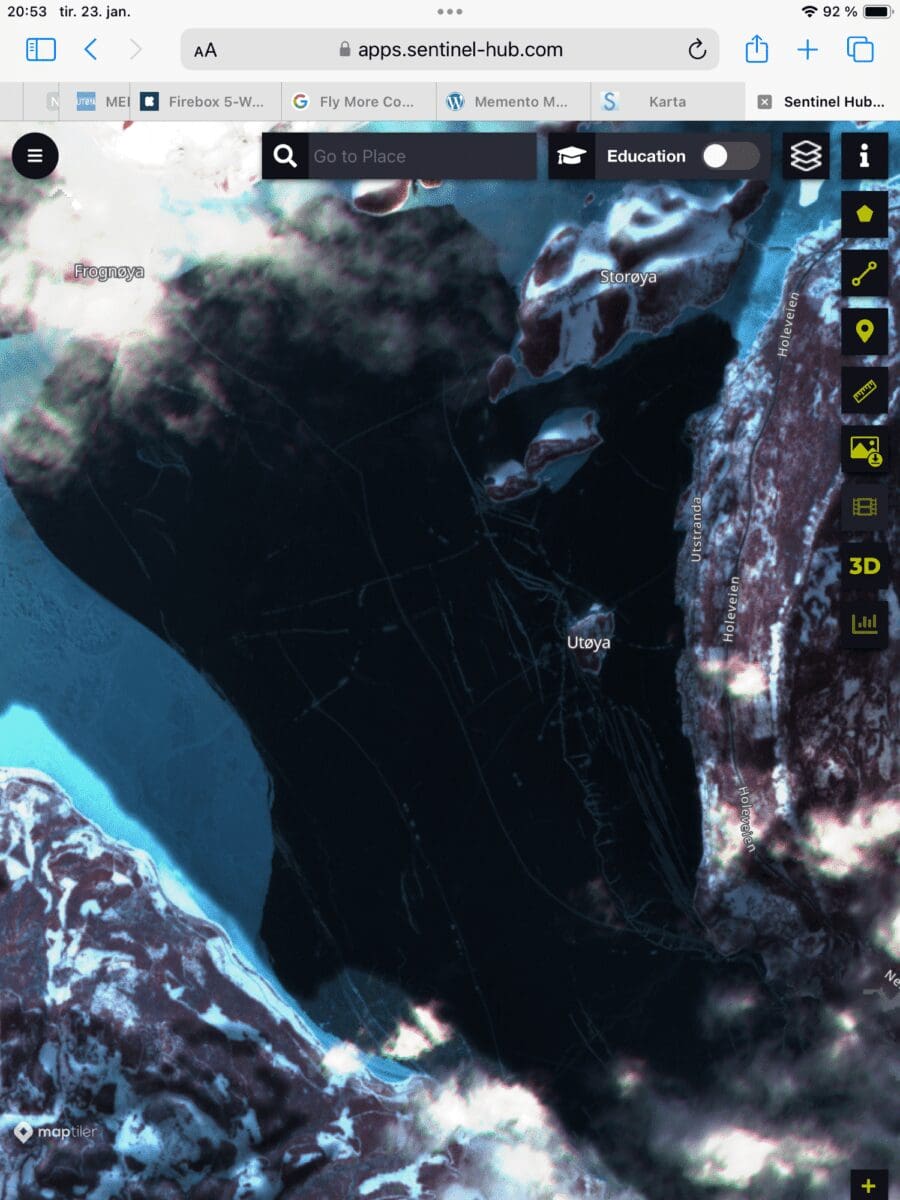Switch to the Karta browser tab

[666, 101]
